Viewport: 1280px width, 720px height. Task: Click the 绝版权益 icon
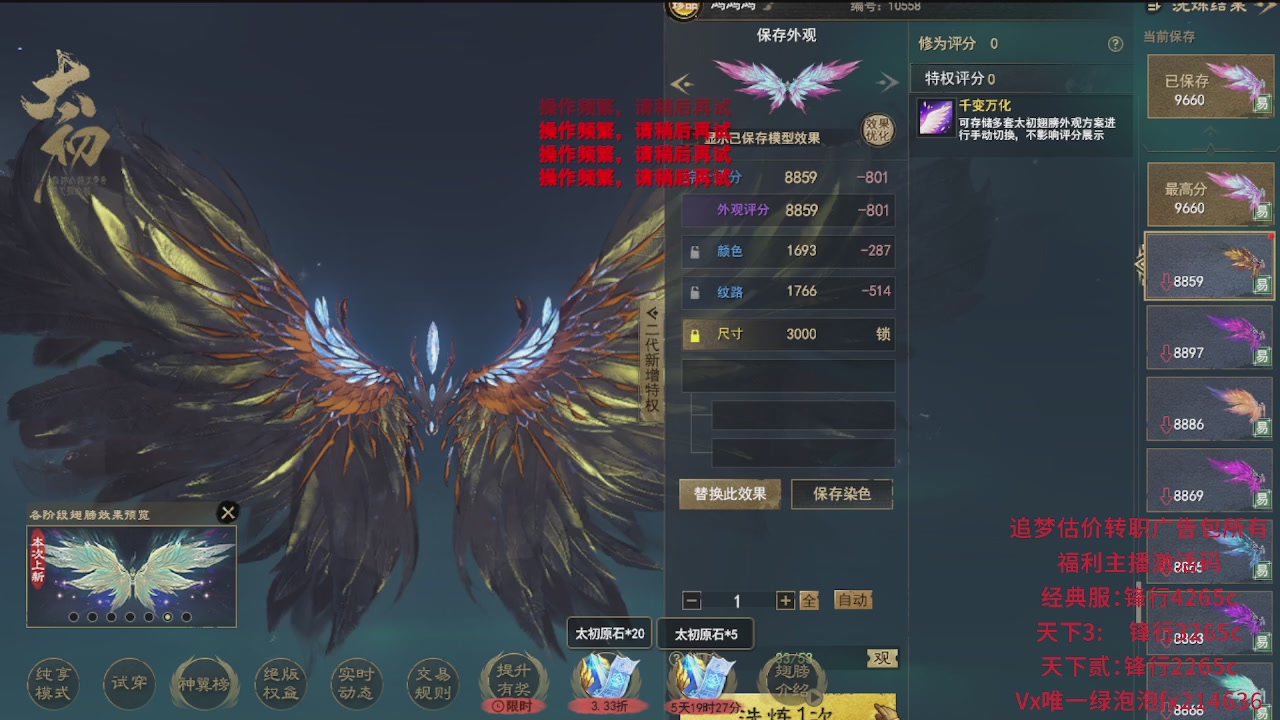tap(280, 684)
